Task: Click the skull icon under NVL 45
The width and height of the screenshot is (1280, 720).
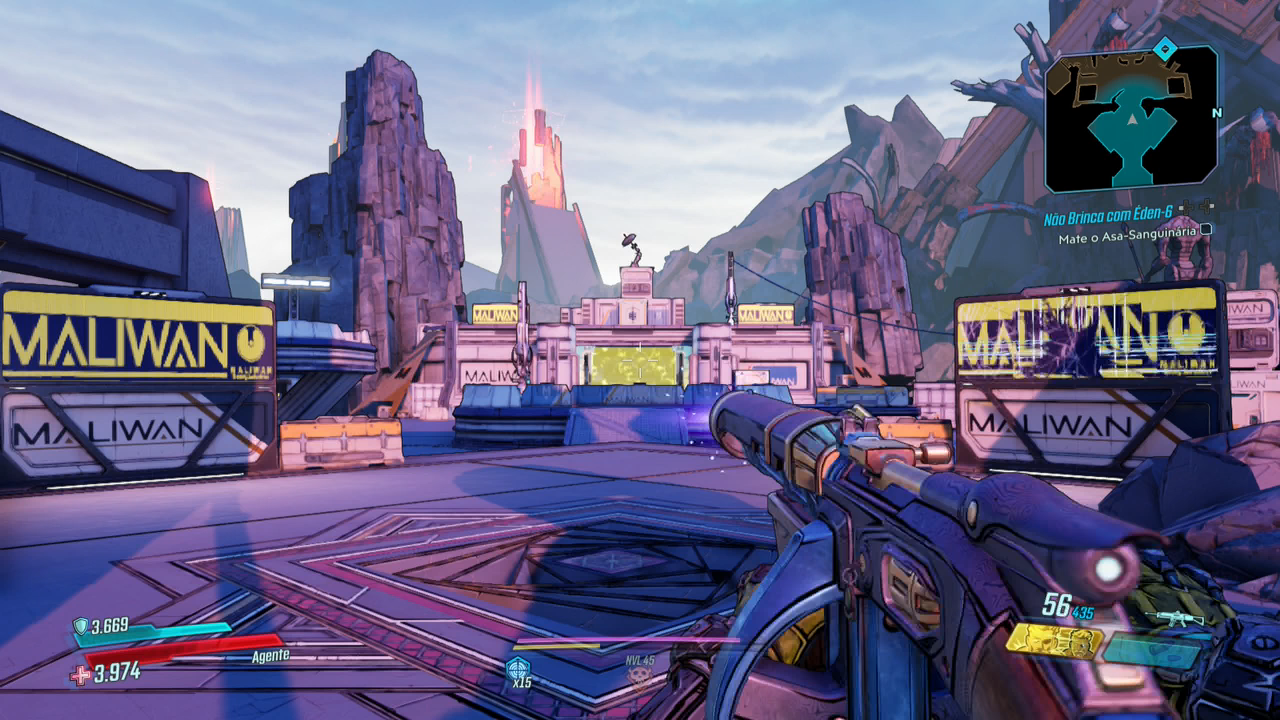Action: (x=639, y=677)
